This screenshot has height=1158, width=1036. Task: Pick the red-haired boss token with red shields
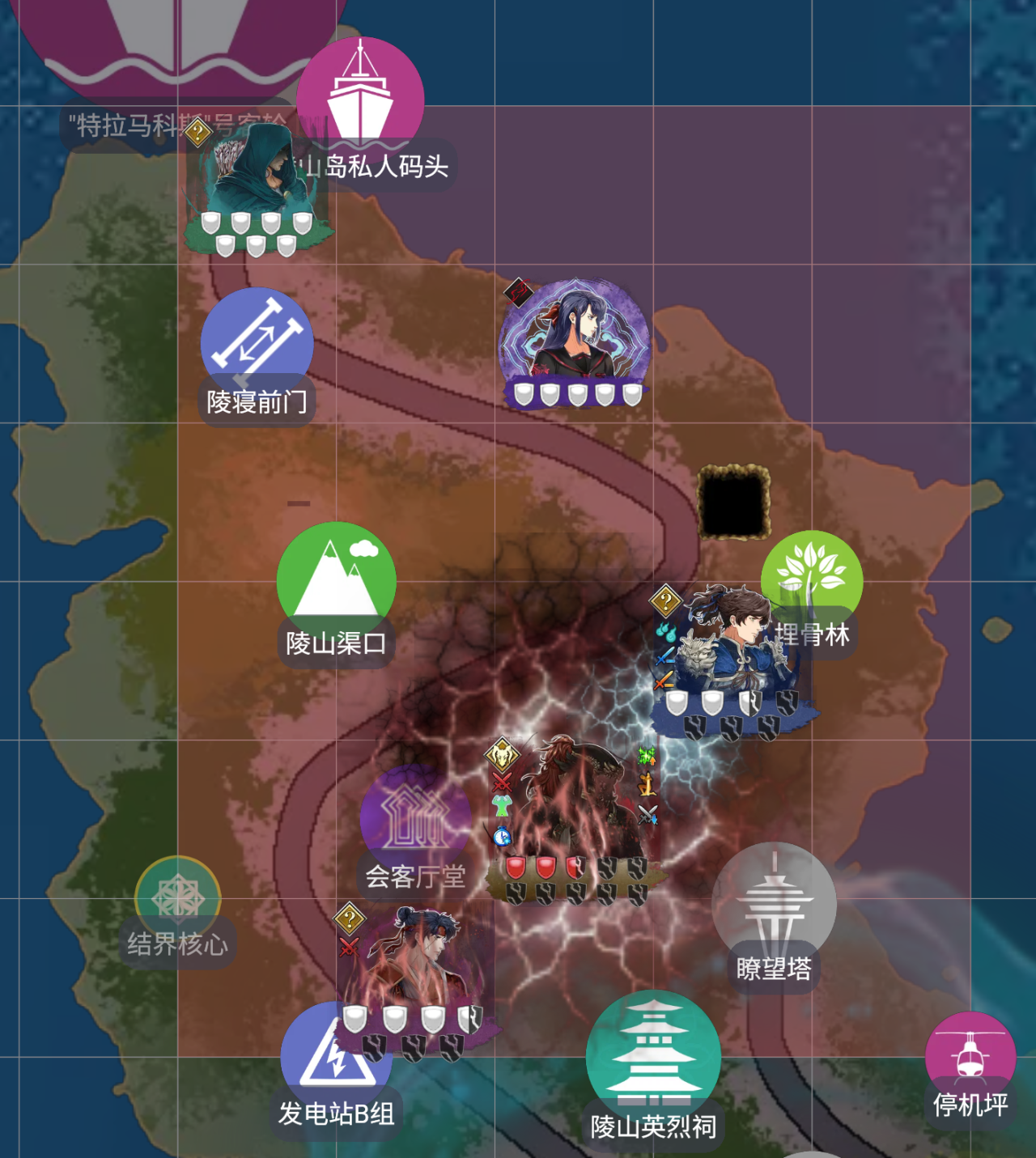tap(576, 809)
